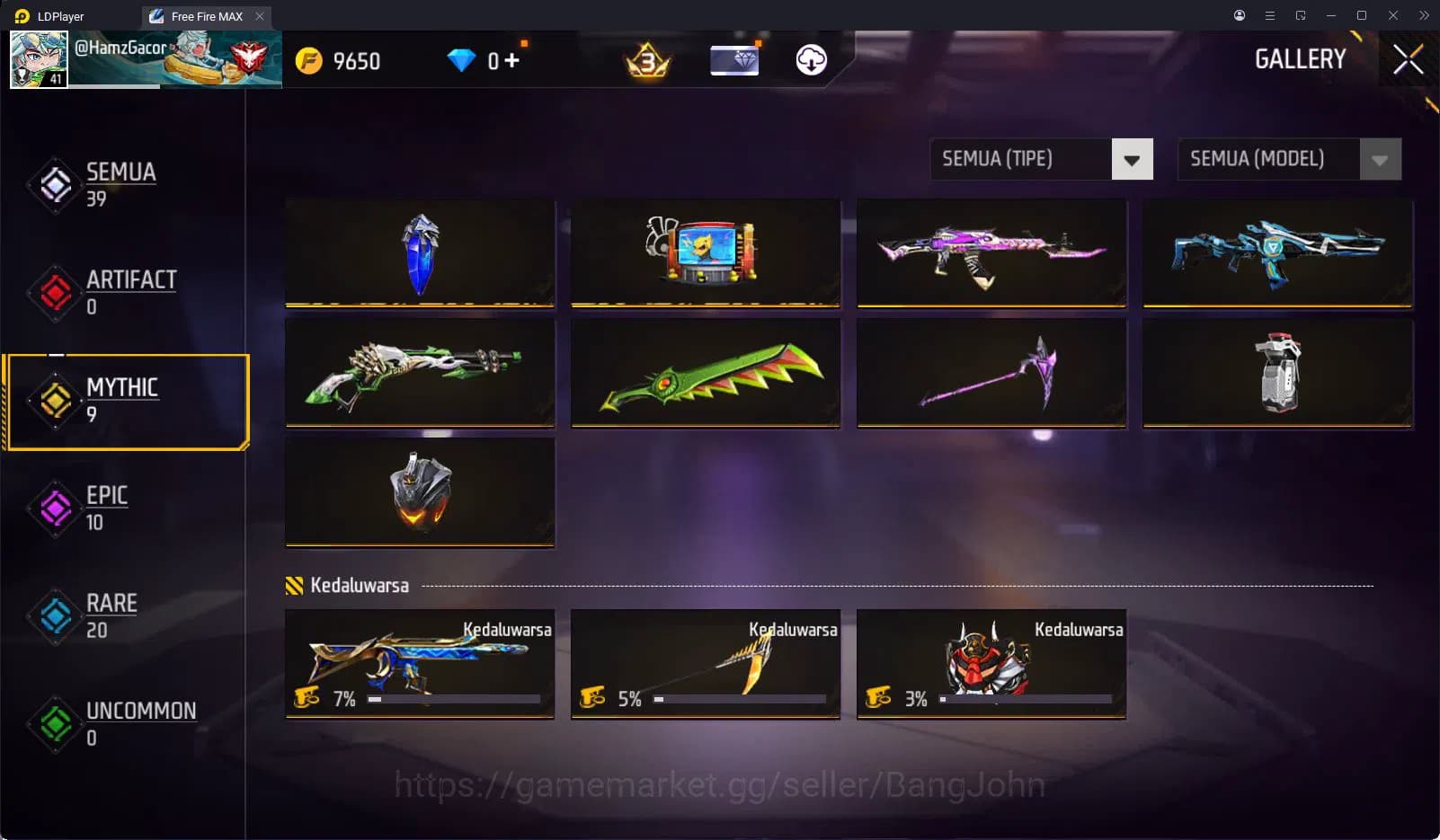Open the membership card icon with diamond

click(734, 60)
